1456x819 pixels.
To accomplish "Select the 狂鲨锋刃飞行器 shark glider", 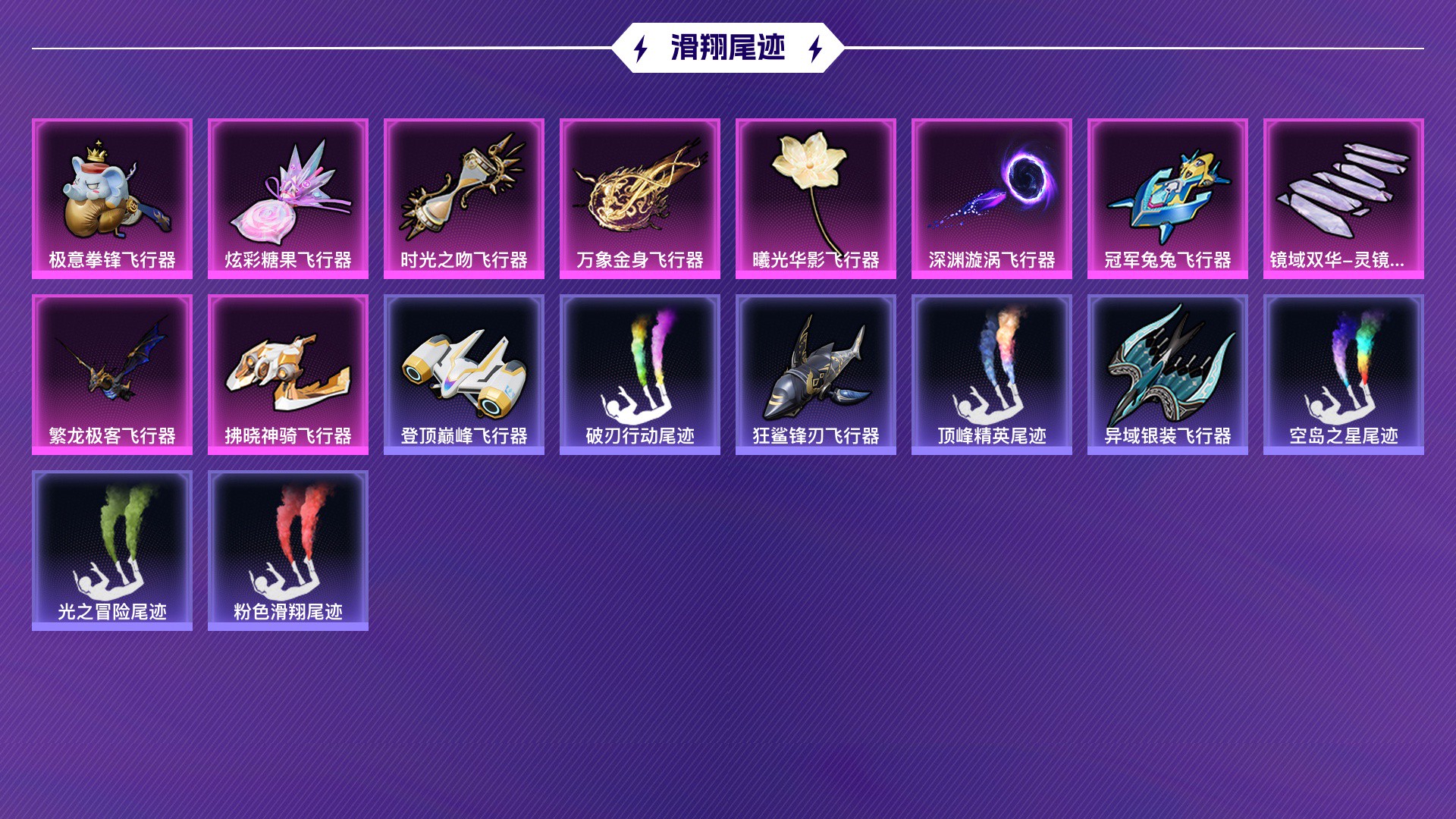I will pyautogui.click(x=815, y=372).
